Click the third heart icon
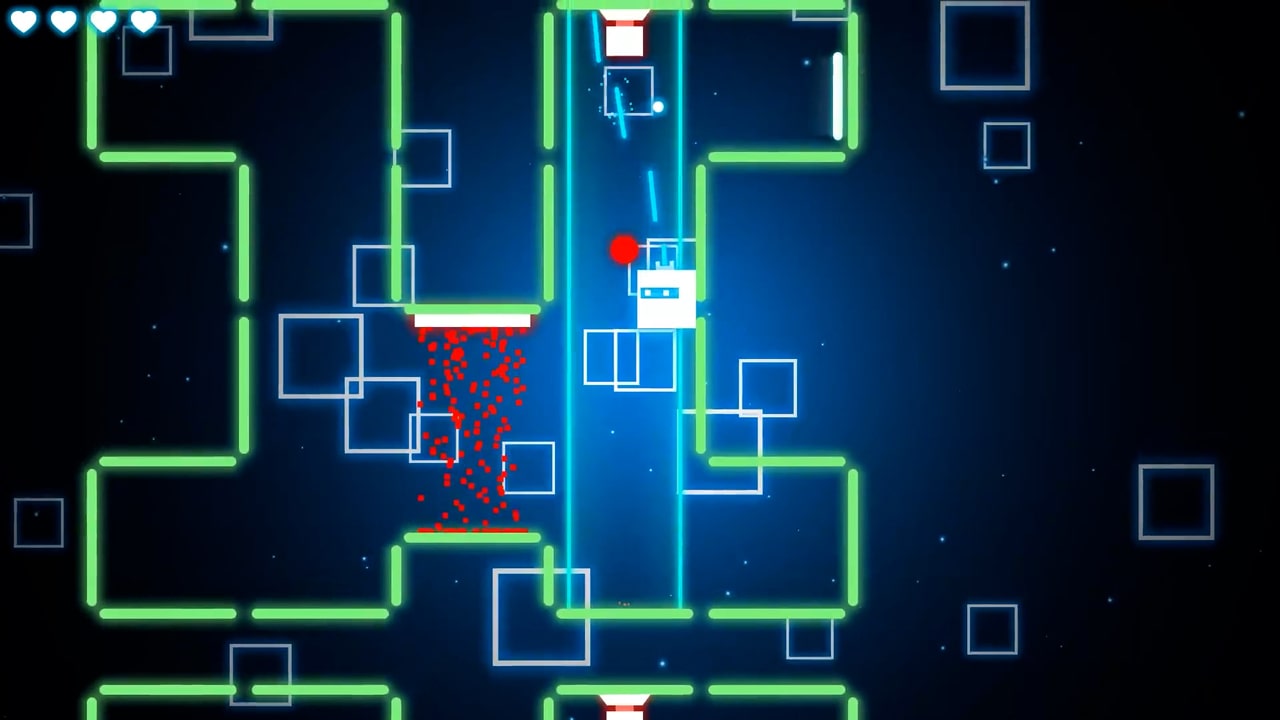 [x=103, y=21]
